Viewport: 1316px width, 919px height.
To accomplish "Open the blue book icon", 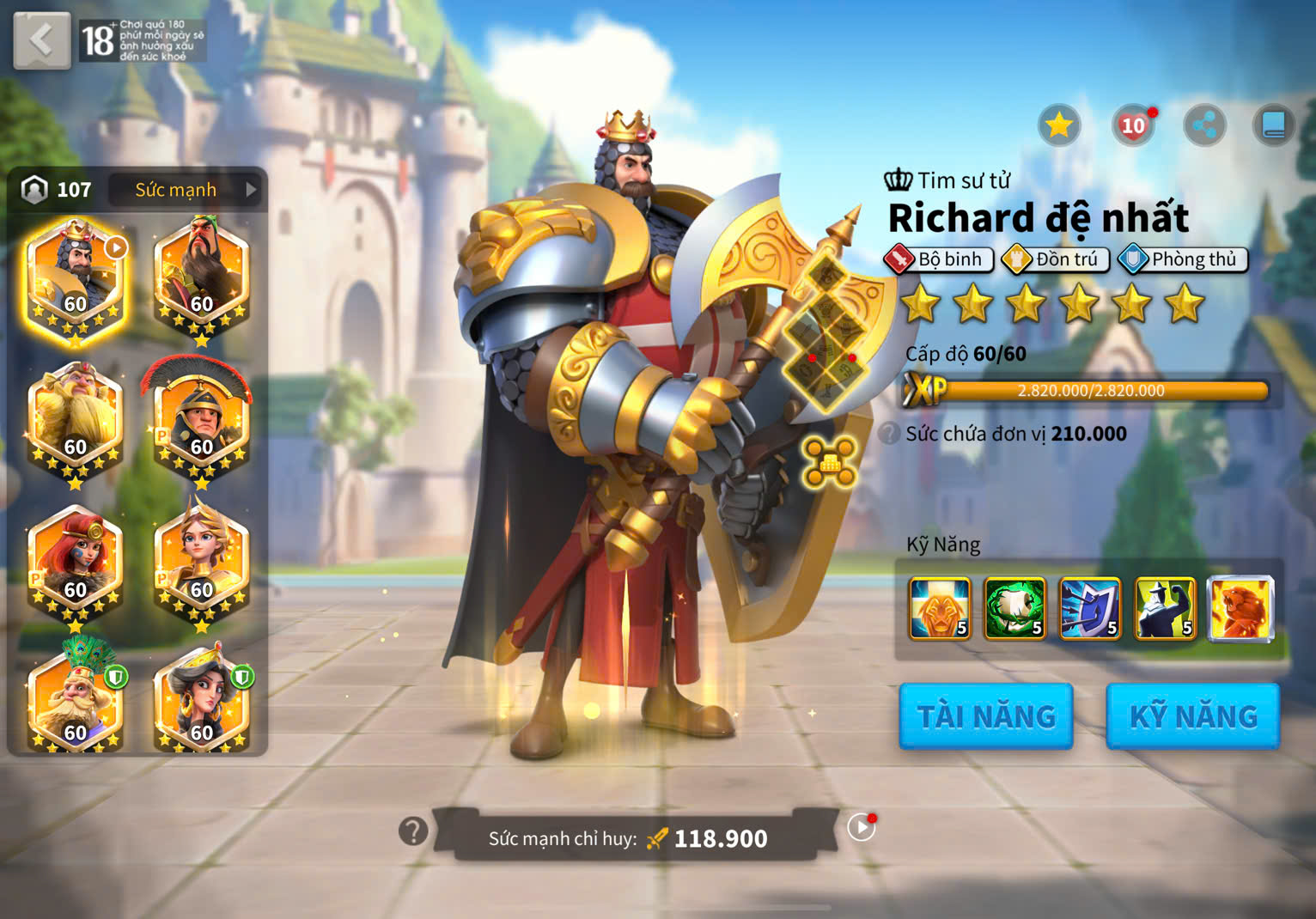I will click(1273, 126).
